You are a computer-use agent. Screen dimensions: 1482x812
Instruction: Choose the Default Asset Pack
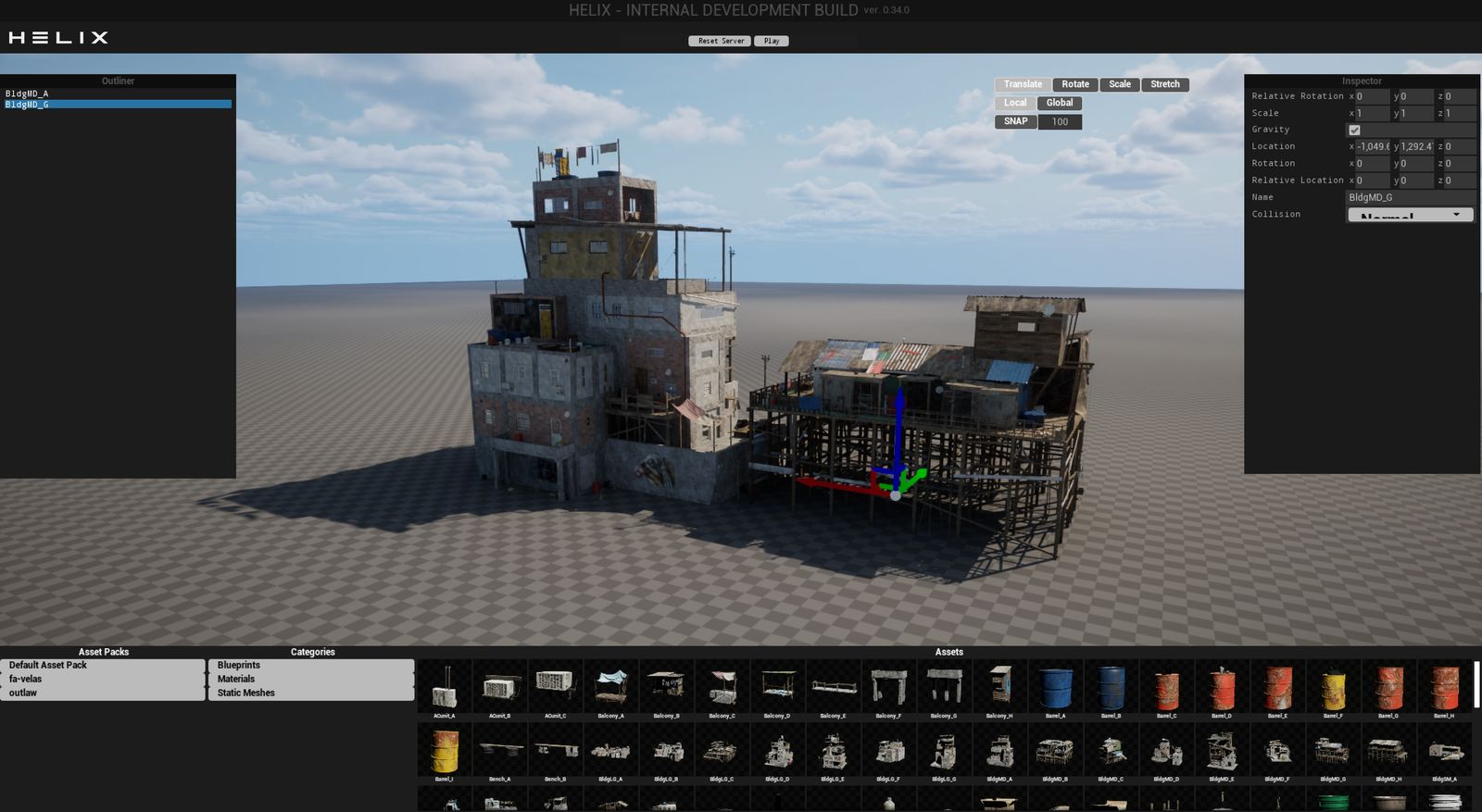click(102, 665)
